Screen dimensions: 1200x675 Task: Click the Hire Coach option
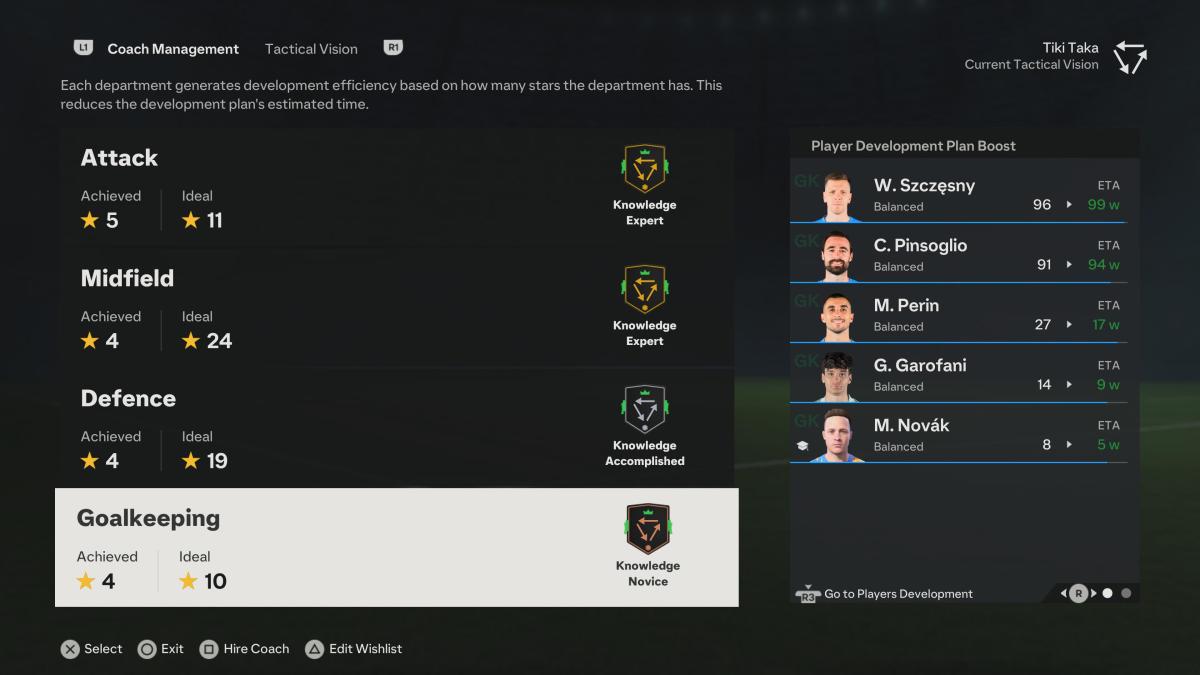(245, 649)
